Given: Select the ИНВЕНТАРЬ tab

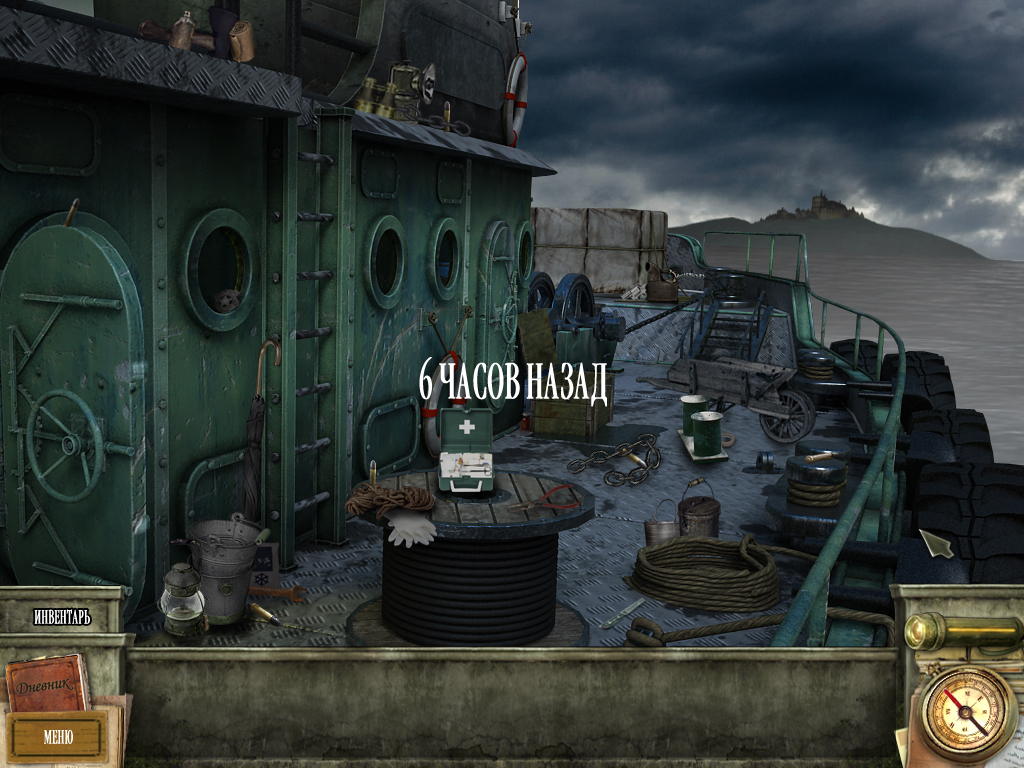Looking at the screenshot, I should (x=62, y=617).
